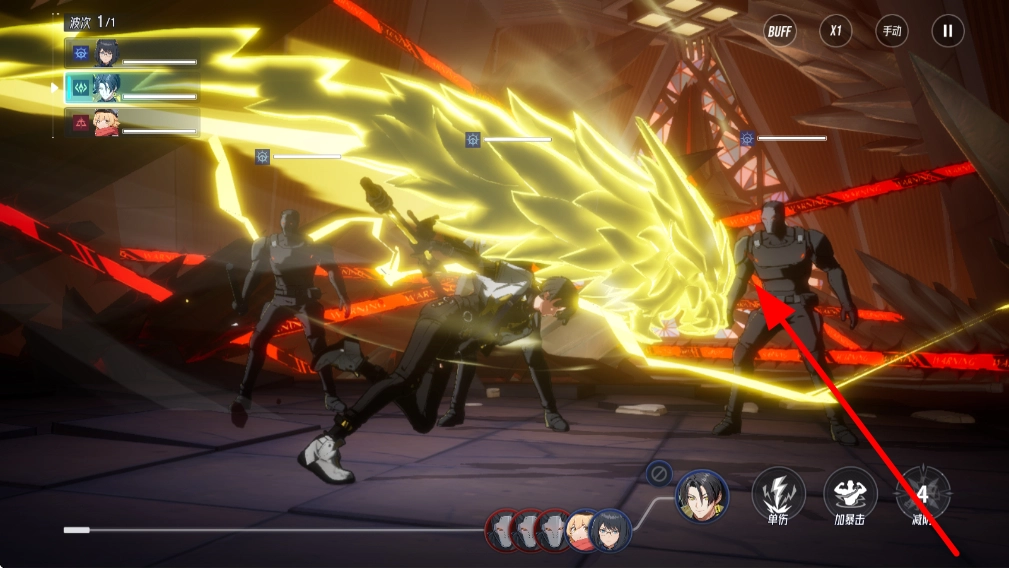Select the glasses girl turn-order portrait

(610, 530)
